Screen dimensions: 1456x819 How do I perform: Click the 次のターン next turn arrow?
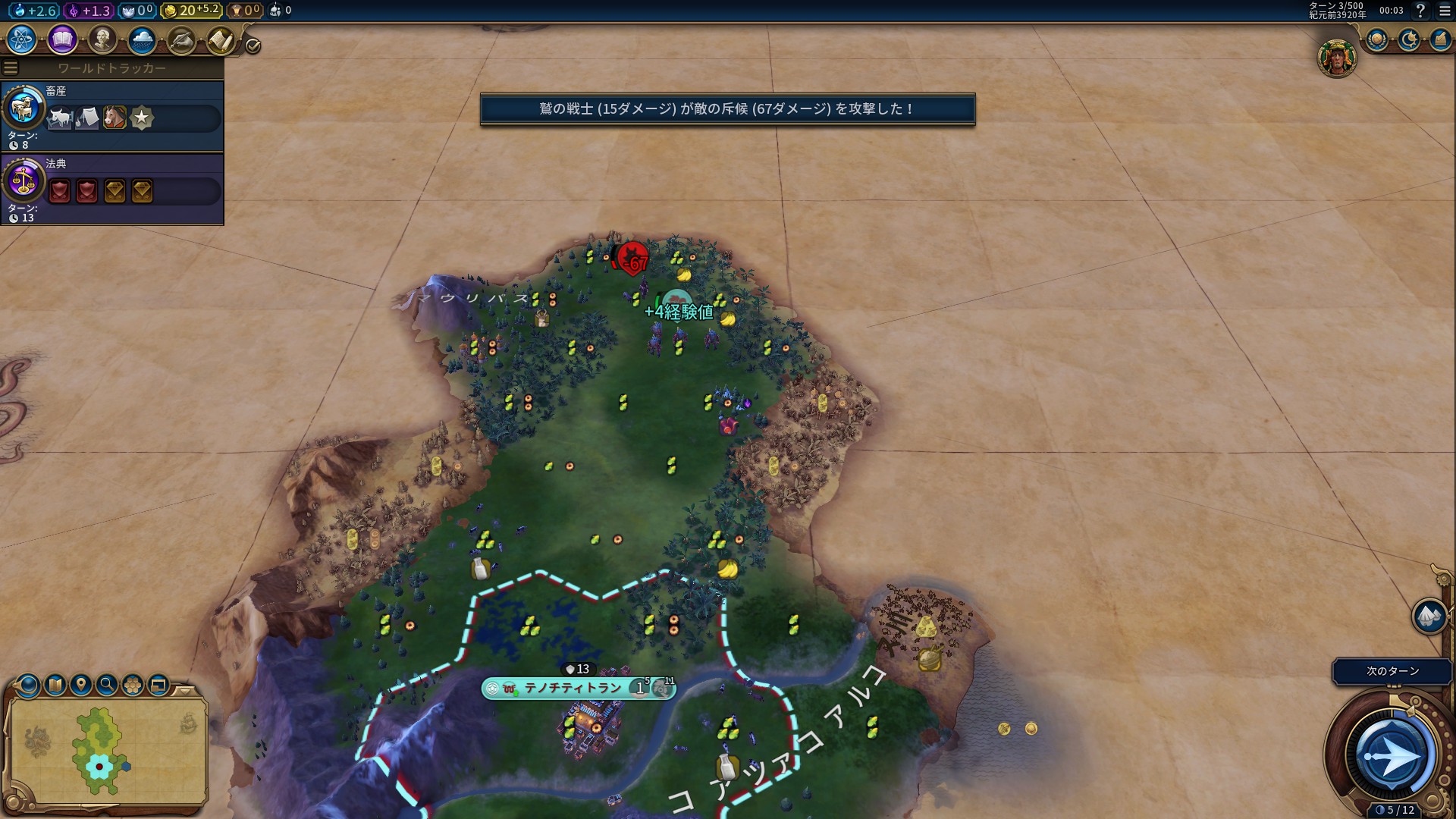coord(1392,755)
